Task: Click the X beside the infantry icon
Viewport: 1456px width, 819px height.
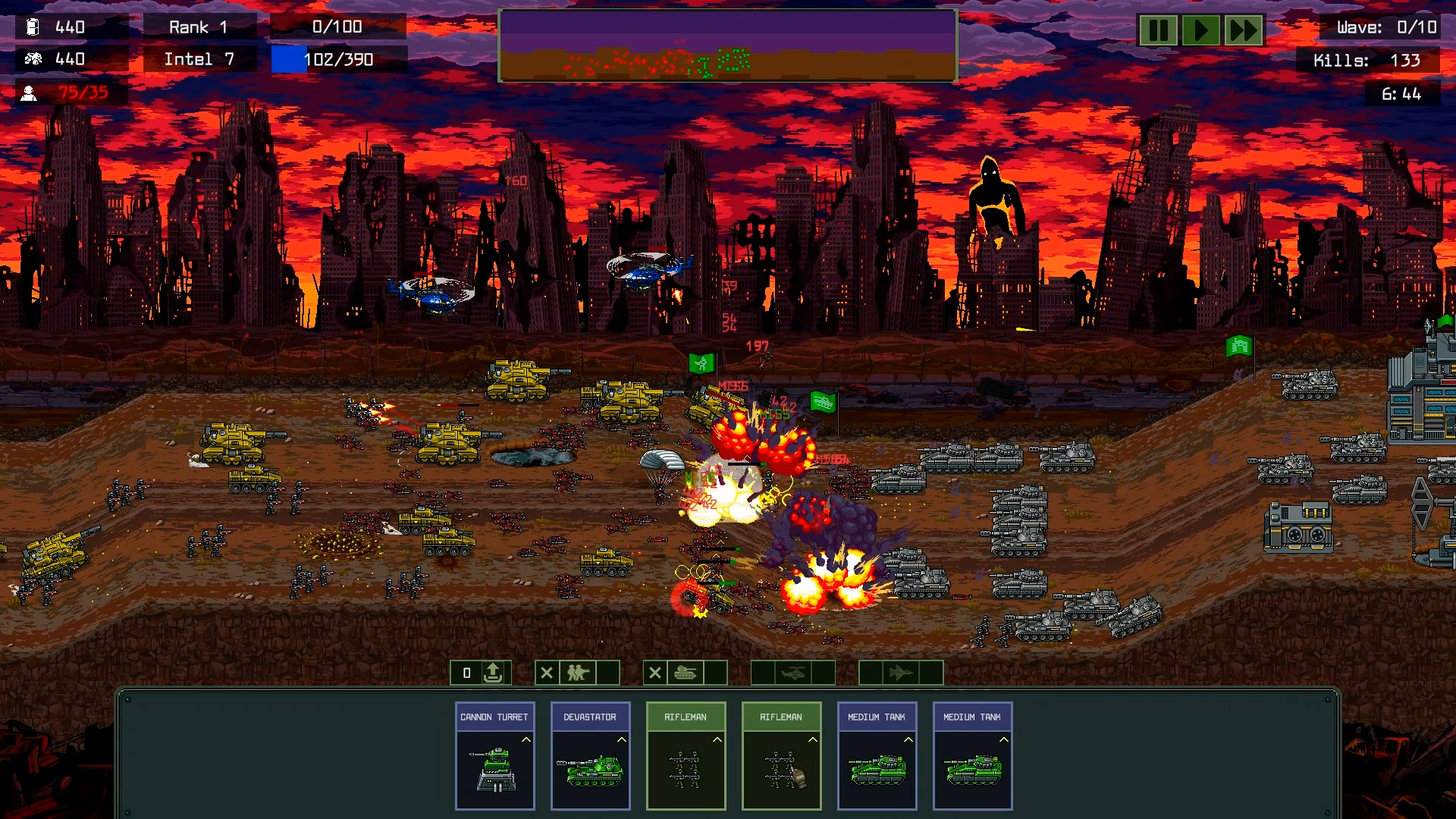Action: [547, 673]
